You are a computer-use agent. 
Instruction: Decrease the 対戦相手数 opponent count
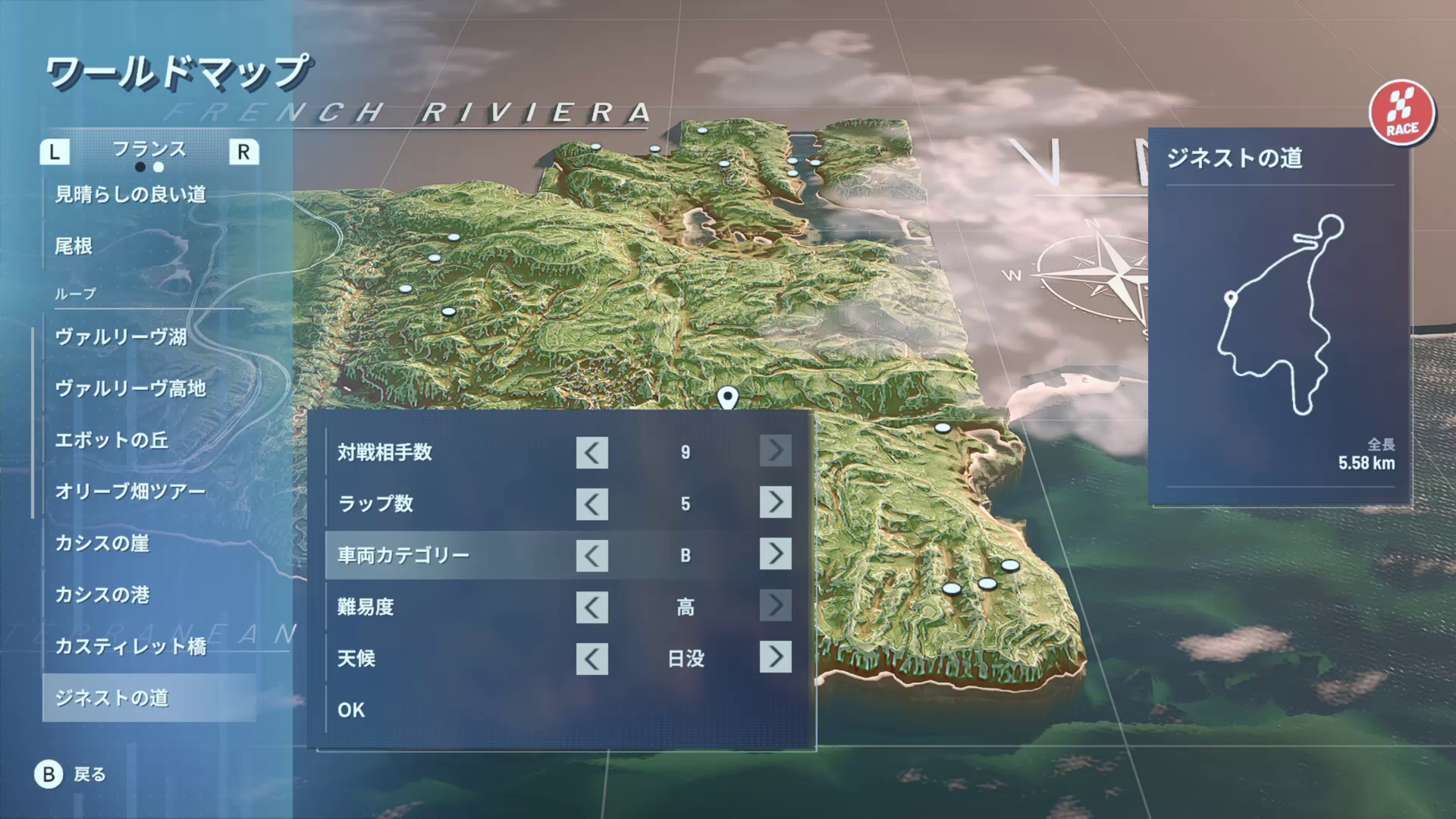click(x=591, y=453)
